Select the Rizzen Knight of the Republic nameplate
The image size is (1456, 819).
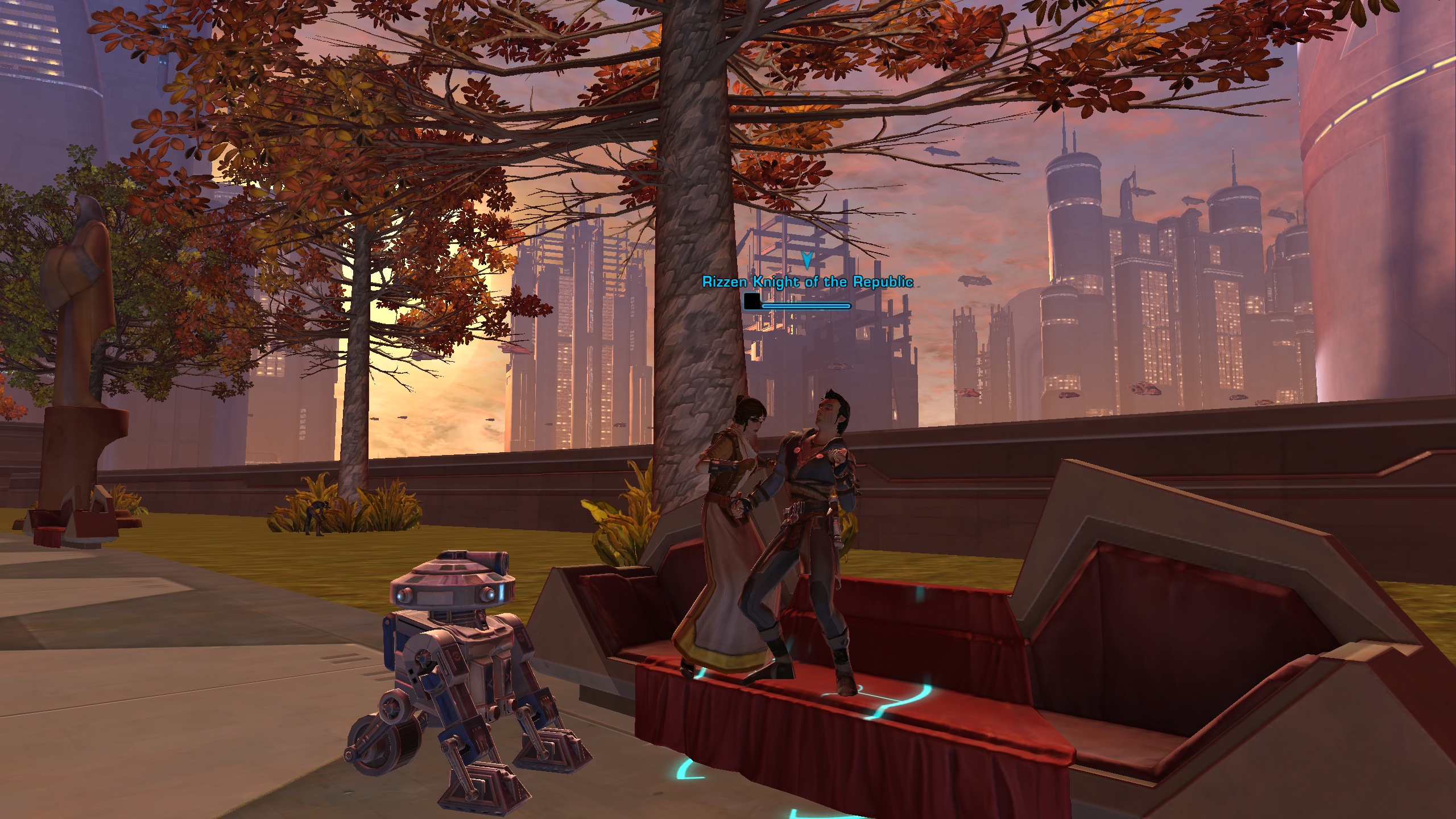click(x=807, y=282)
